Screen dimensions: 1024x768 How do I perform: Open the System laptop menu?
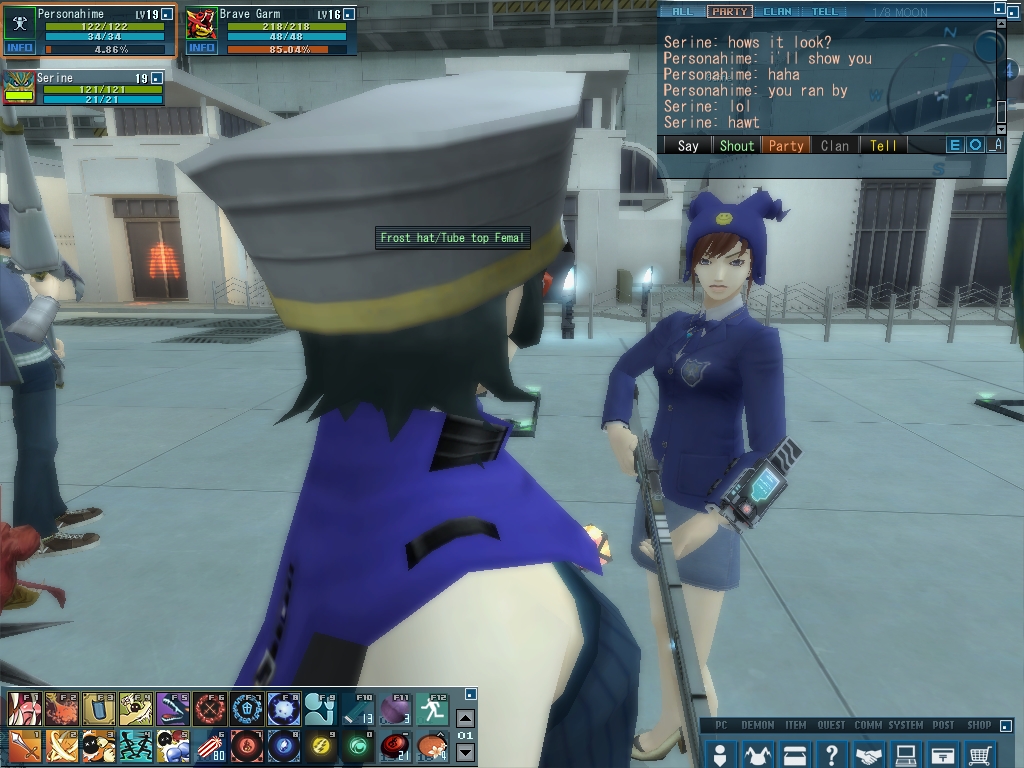coord(906,753)
